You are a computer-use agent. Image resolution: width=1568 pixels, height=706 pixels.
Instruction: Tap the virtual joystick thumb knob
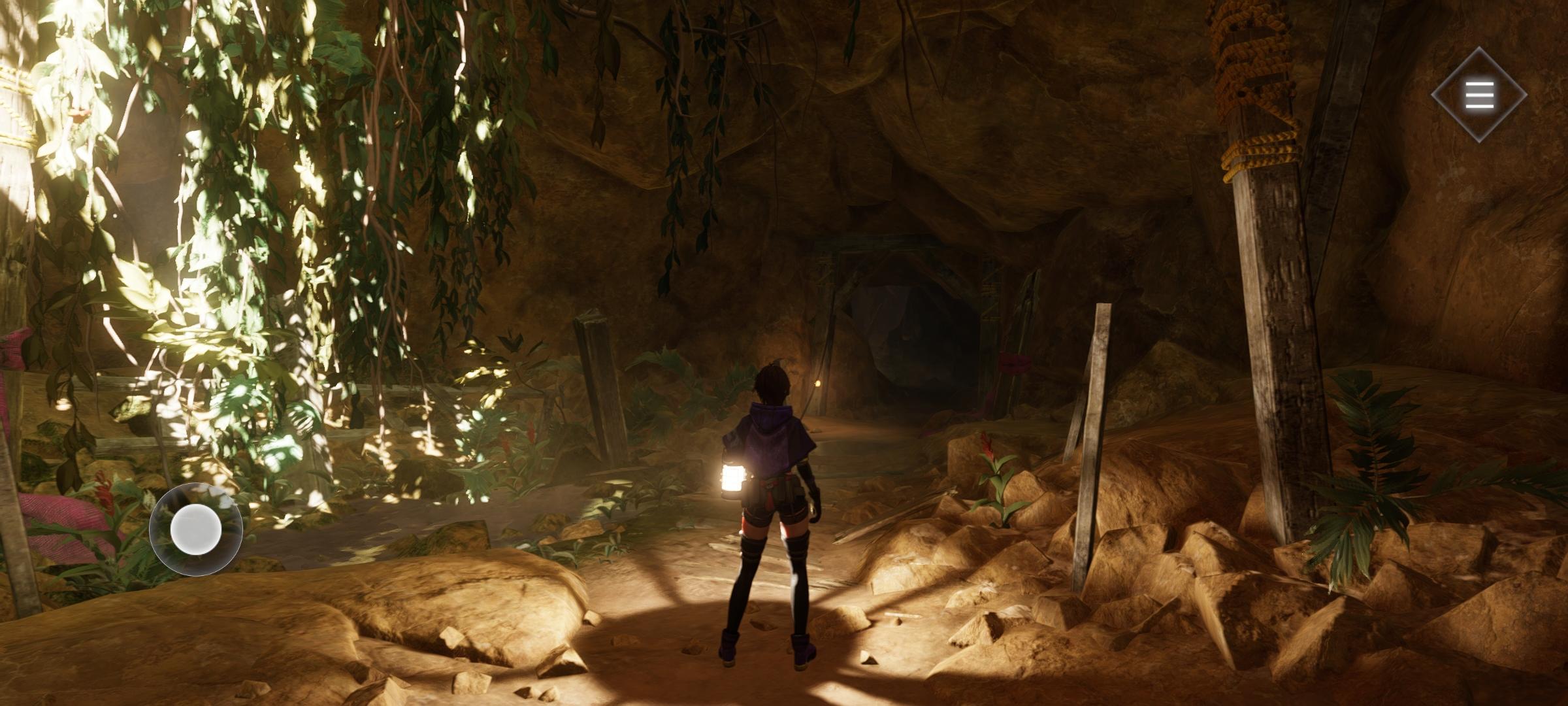196,529
